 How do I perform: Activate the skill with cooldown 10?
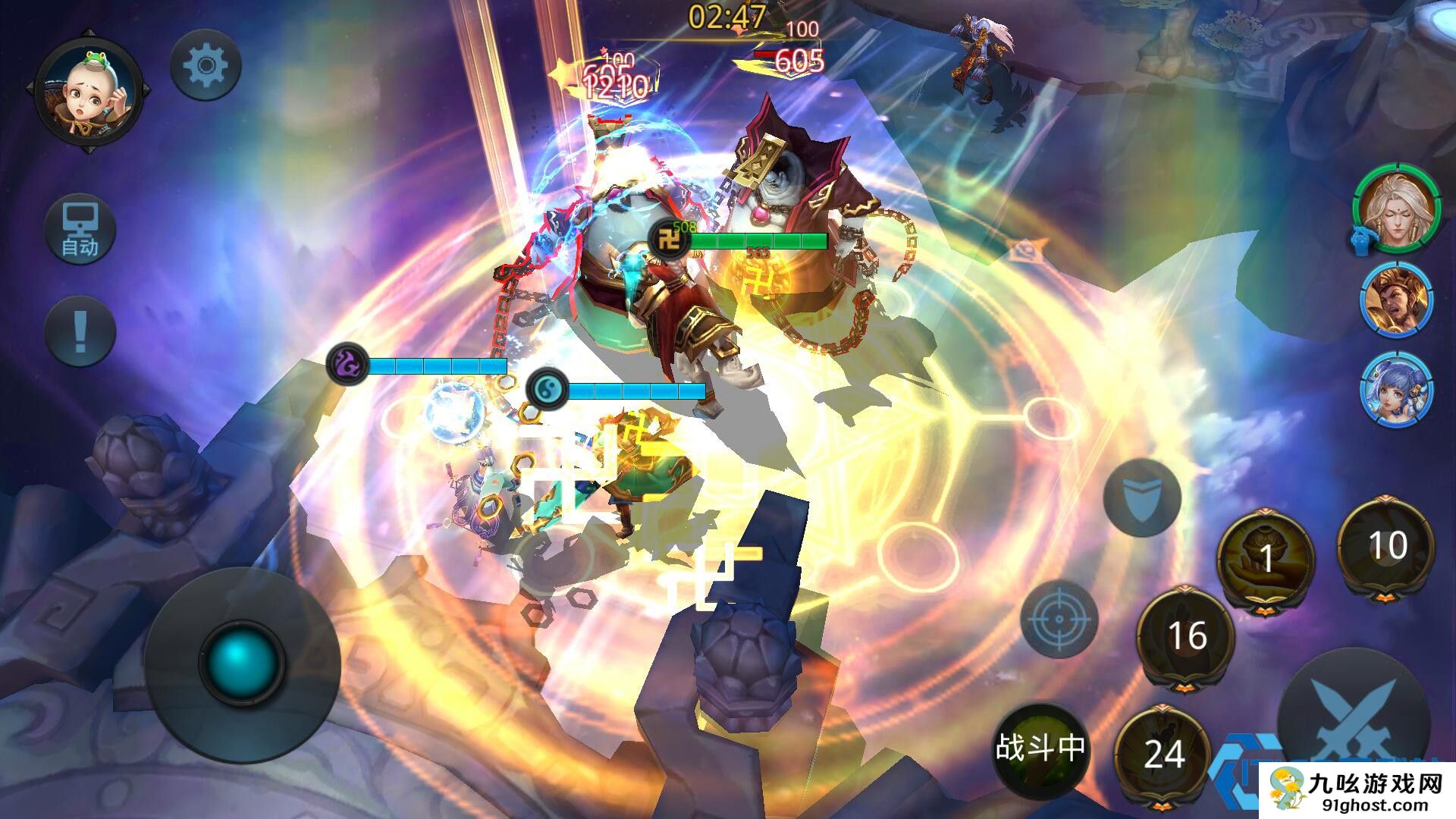[1387, 545]
